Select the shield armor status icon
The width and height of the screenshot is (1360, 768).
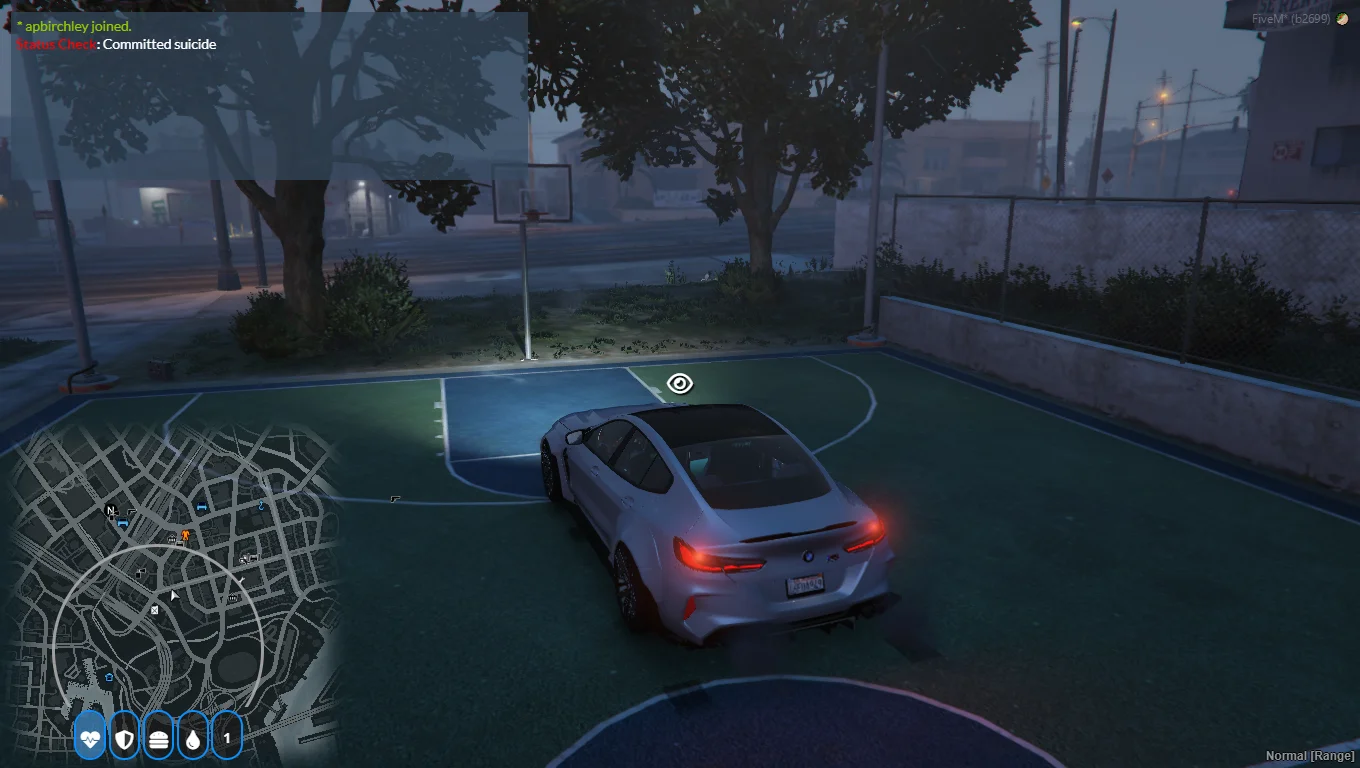[x=124, y=739]
